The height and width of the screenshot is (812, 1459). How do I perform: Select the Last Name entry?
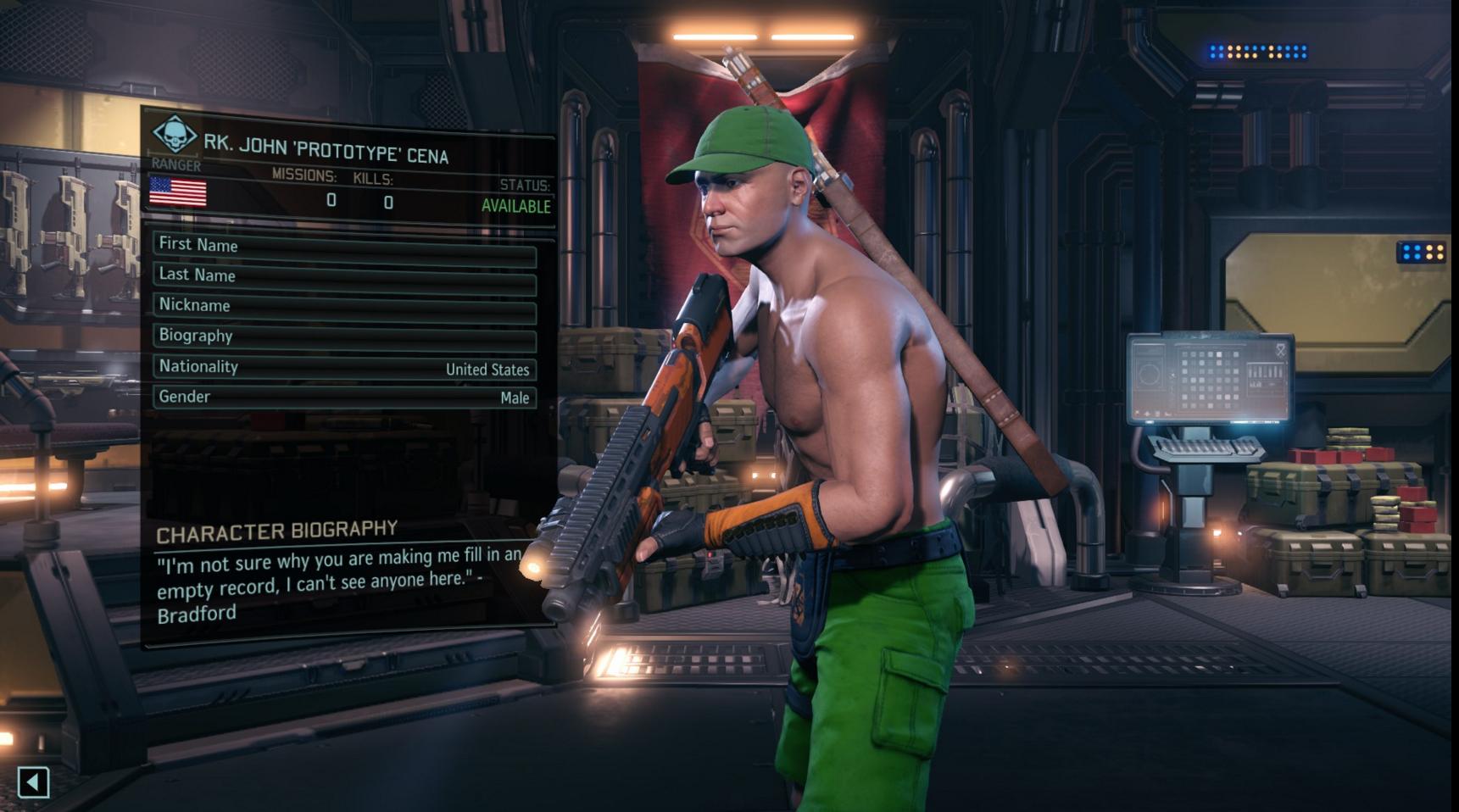click(344, 275)
